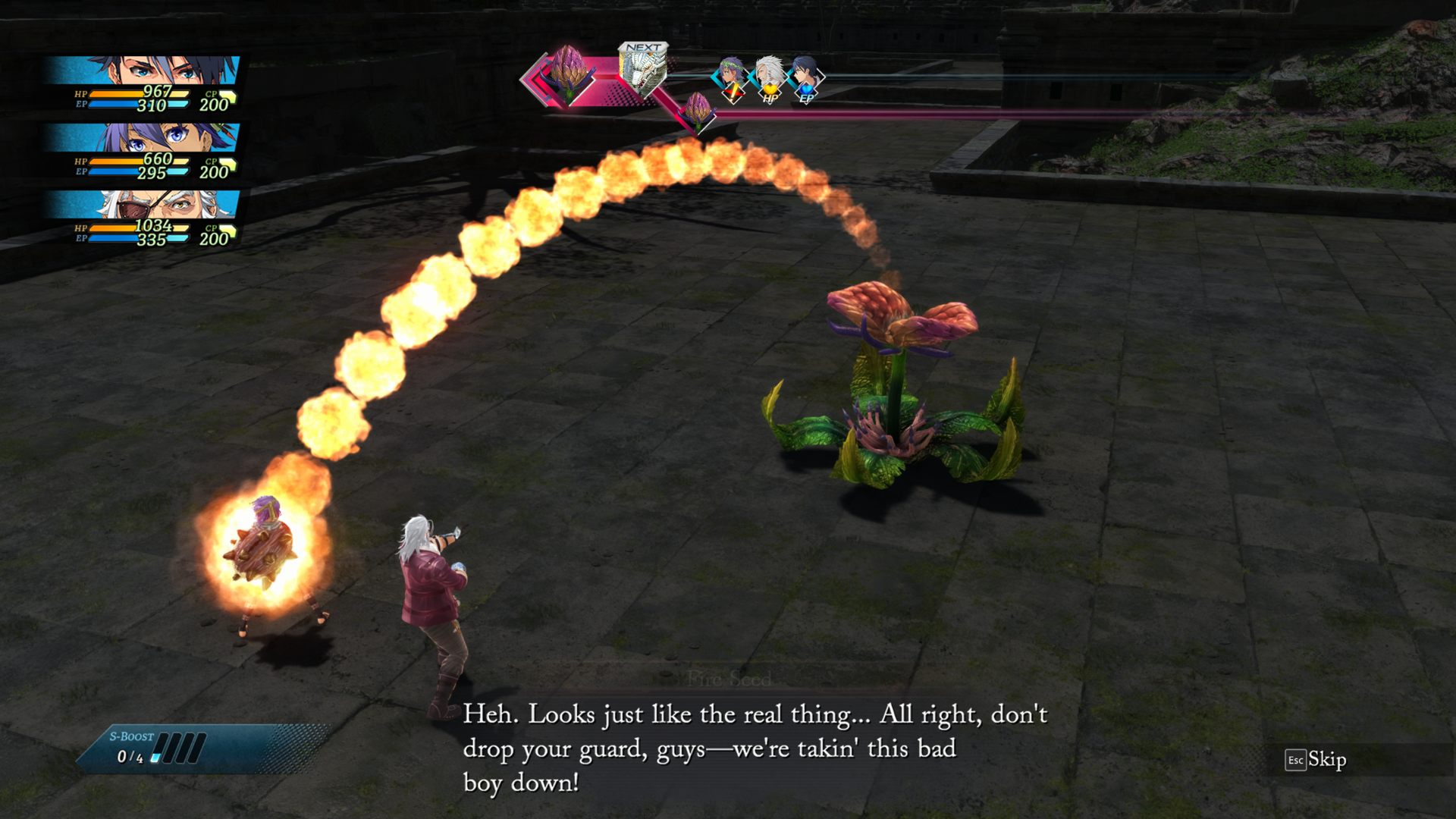Select the eyepatch old man's party portrait

[144, 204]
